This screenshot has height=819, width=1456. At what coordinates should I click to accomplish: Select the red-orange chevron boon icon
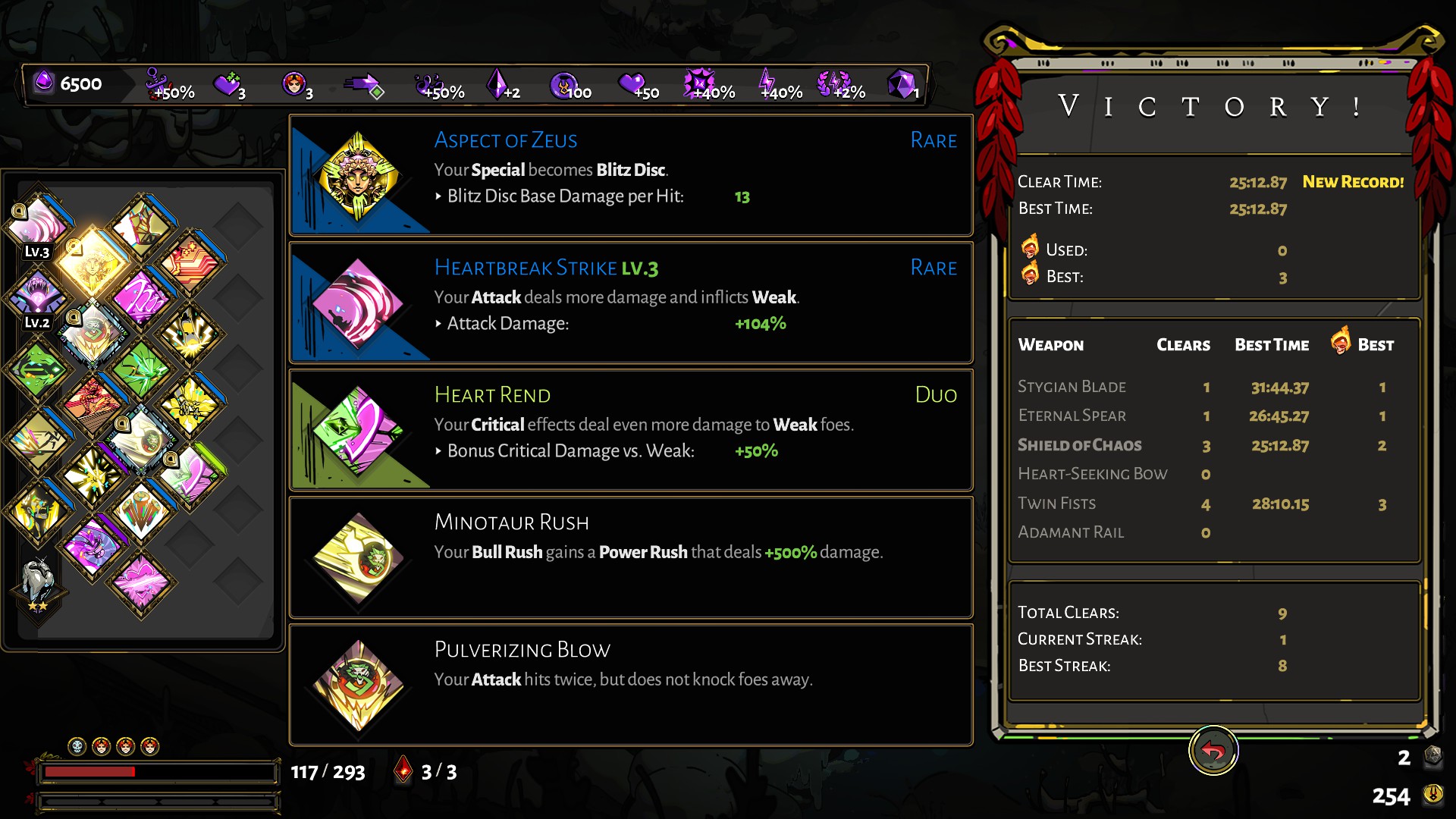click(190, 263)
